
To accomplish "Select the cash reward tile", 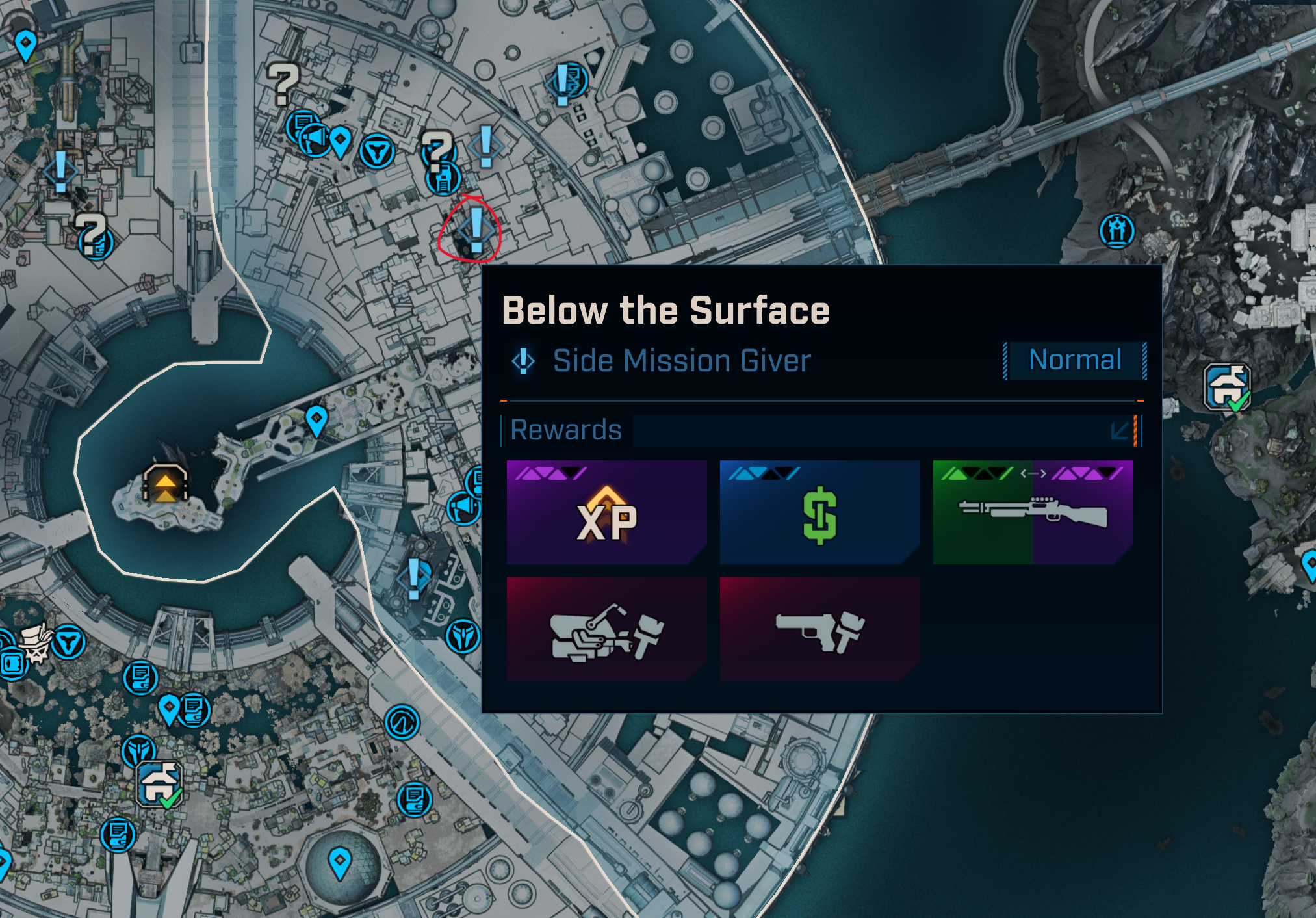I will pos(819,512).
